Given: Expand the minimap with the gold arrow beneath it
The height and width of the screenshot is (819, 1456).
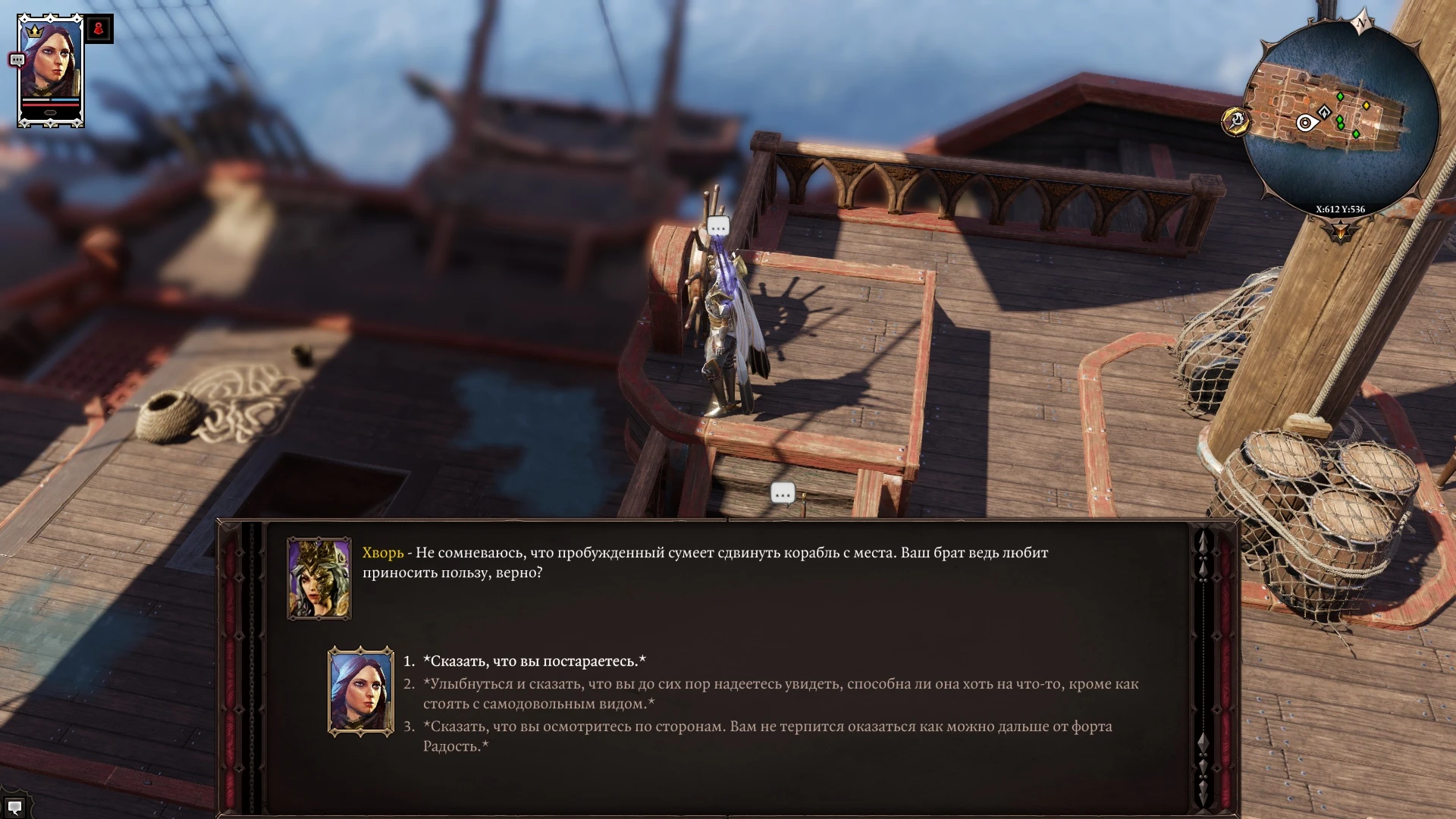Looking at the screenshot, I should click(1340, 231).
